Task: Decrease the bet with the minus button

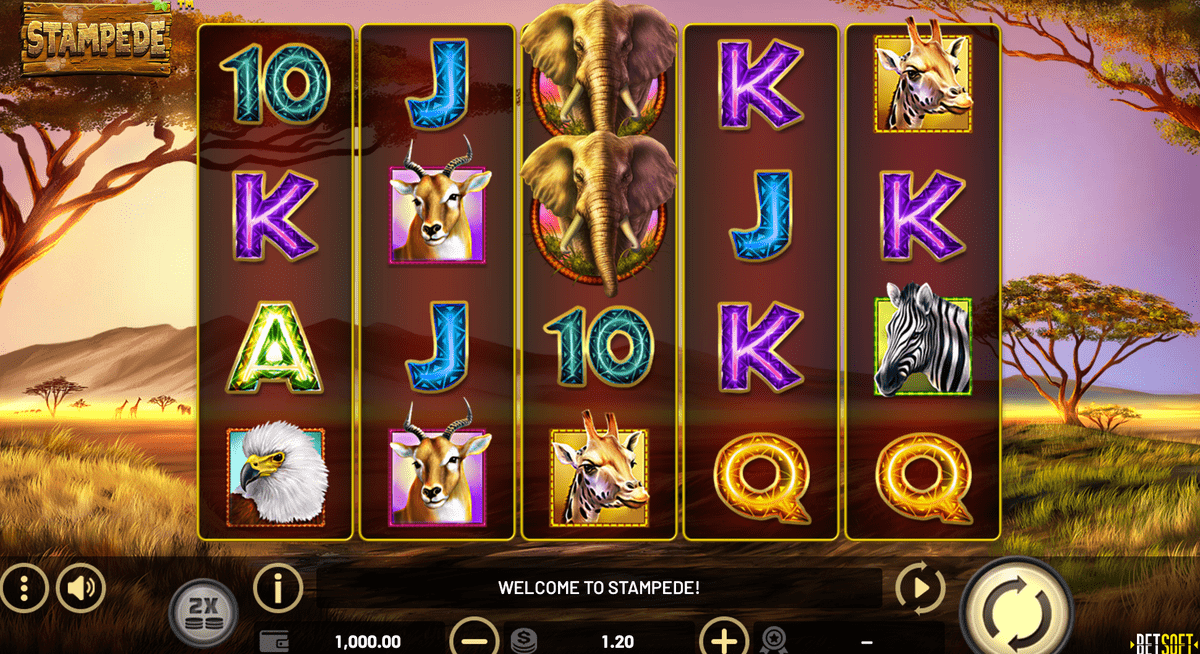Action: (x=475, y=639)
